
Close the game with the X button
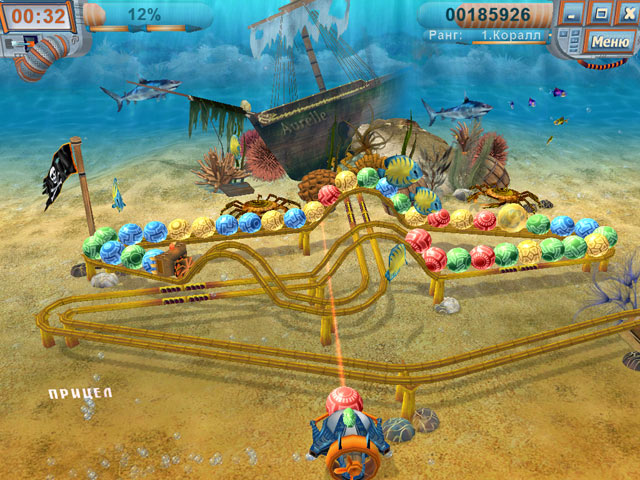(x=625, y=15)
